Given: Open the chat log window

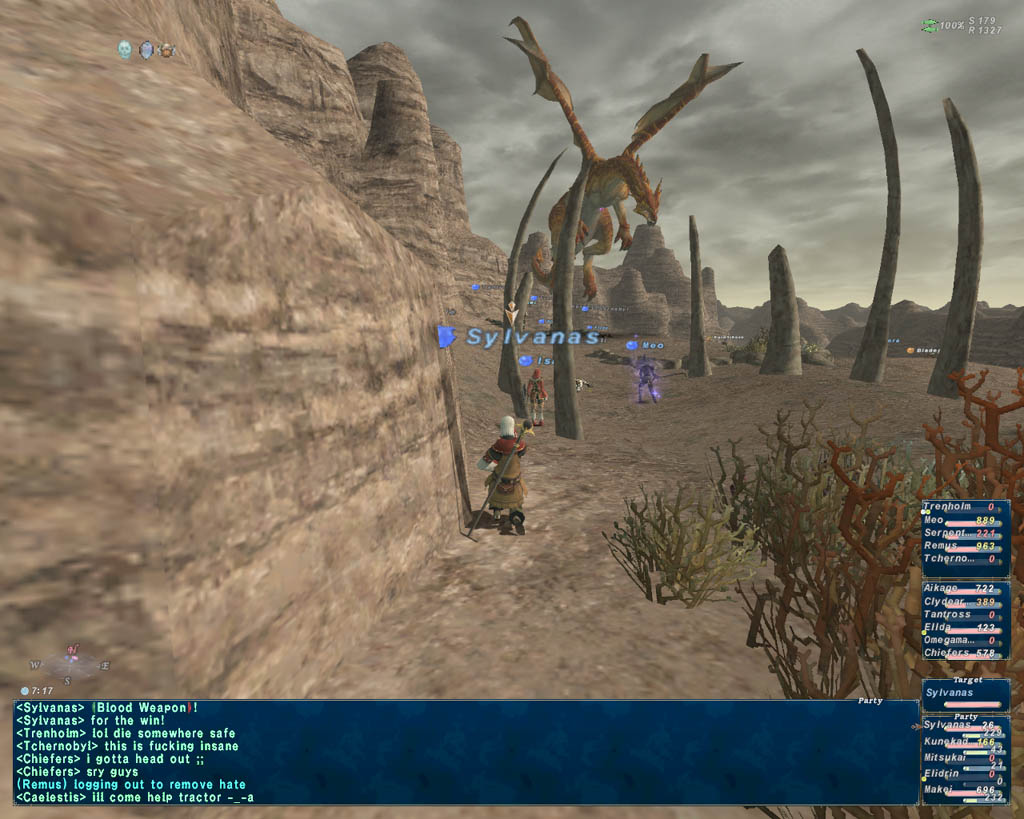Looking at the screenshot, I should (465, 751).
